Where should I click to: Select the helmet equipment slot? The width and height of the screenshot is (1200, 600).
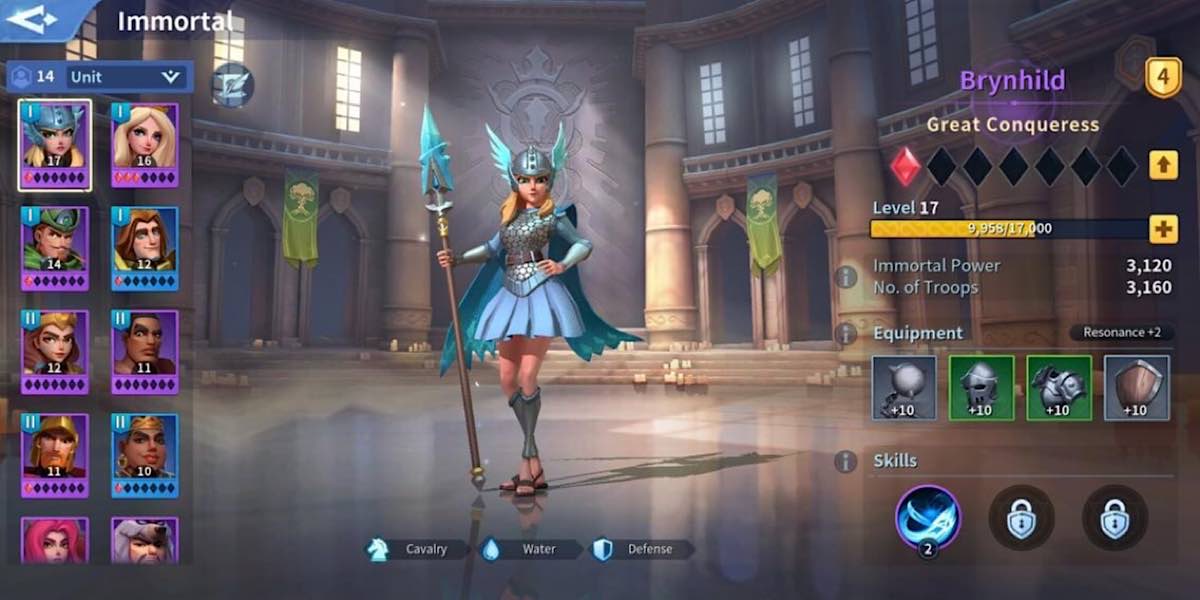tap(981, 388)
